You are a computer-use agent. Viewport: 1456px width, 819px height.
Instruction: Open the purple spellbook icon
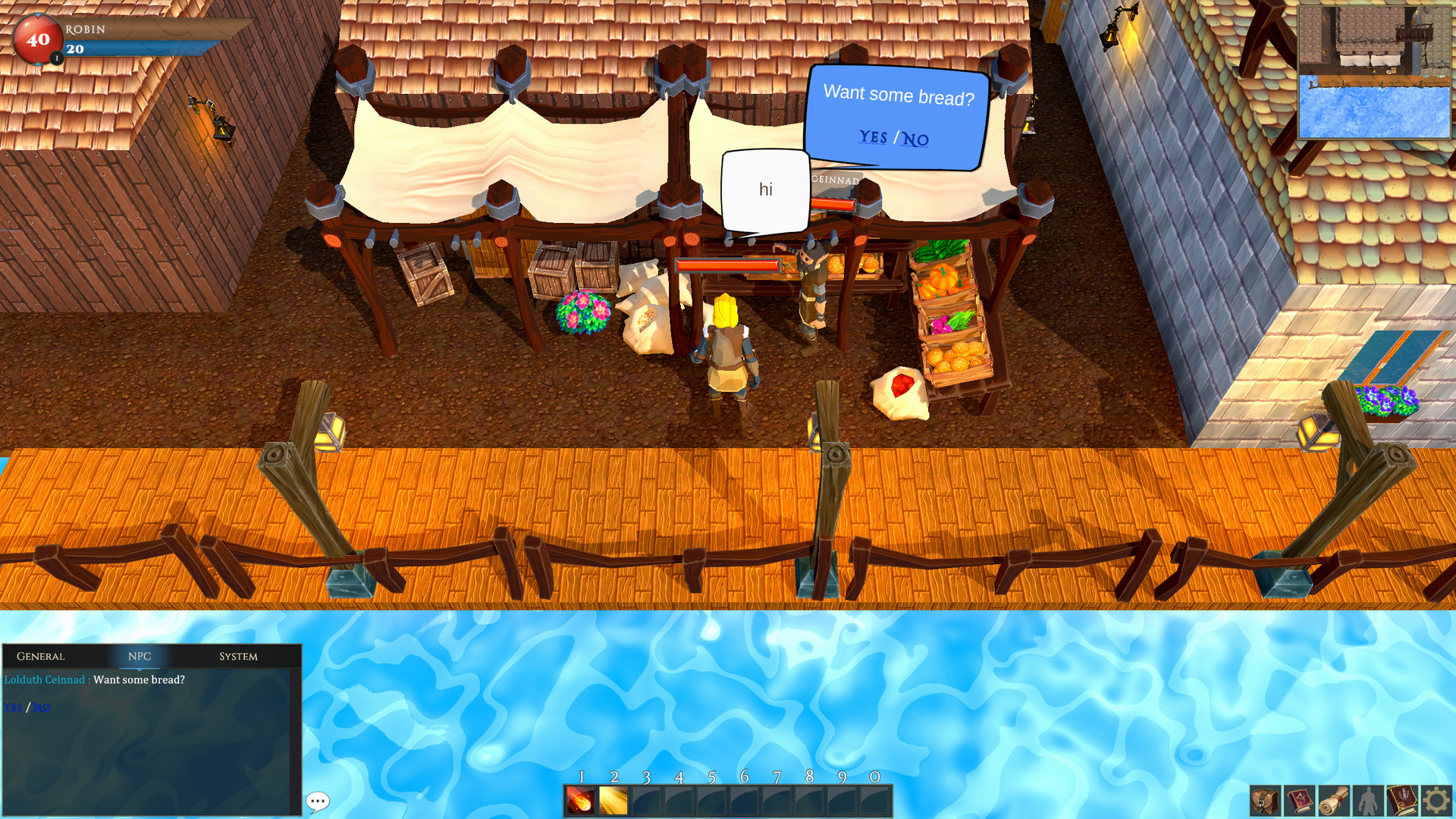point(1298,799)
